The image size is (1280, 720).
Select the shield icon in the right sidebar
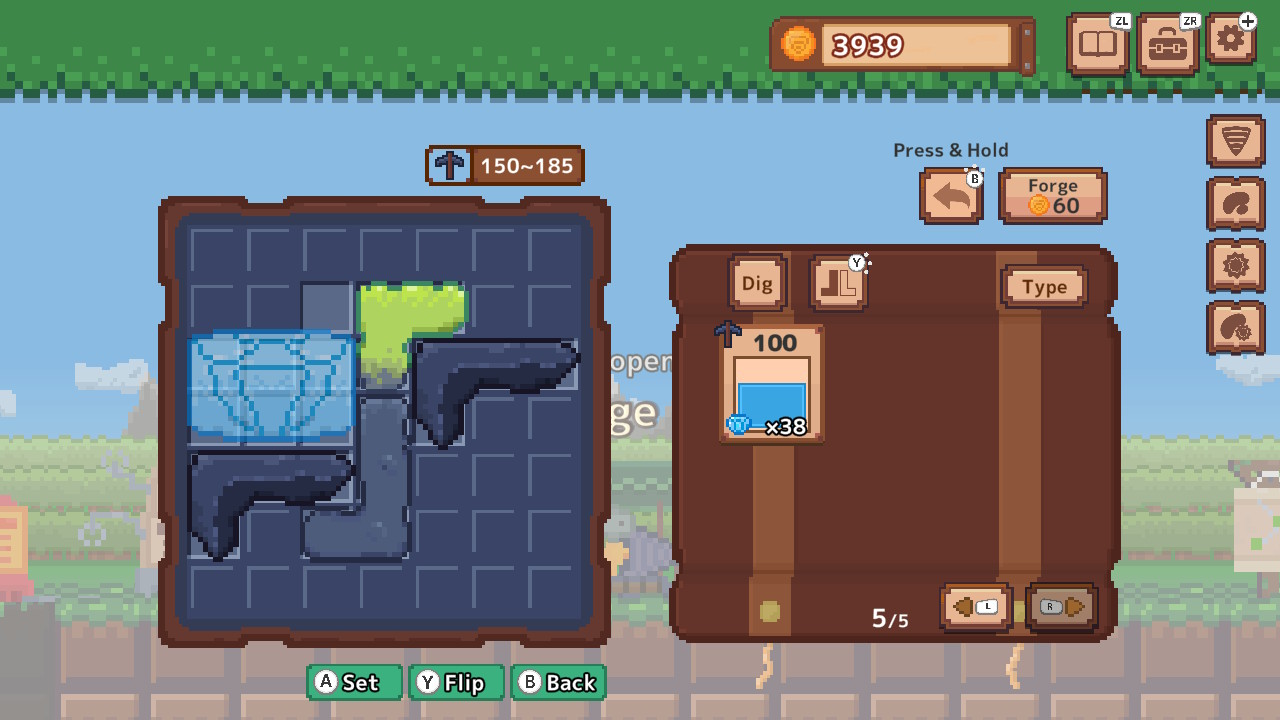1236,140
